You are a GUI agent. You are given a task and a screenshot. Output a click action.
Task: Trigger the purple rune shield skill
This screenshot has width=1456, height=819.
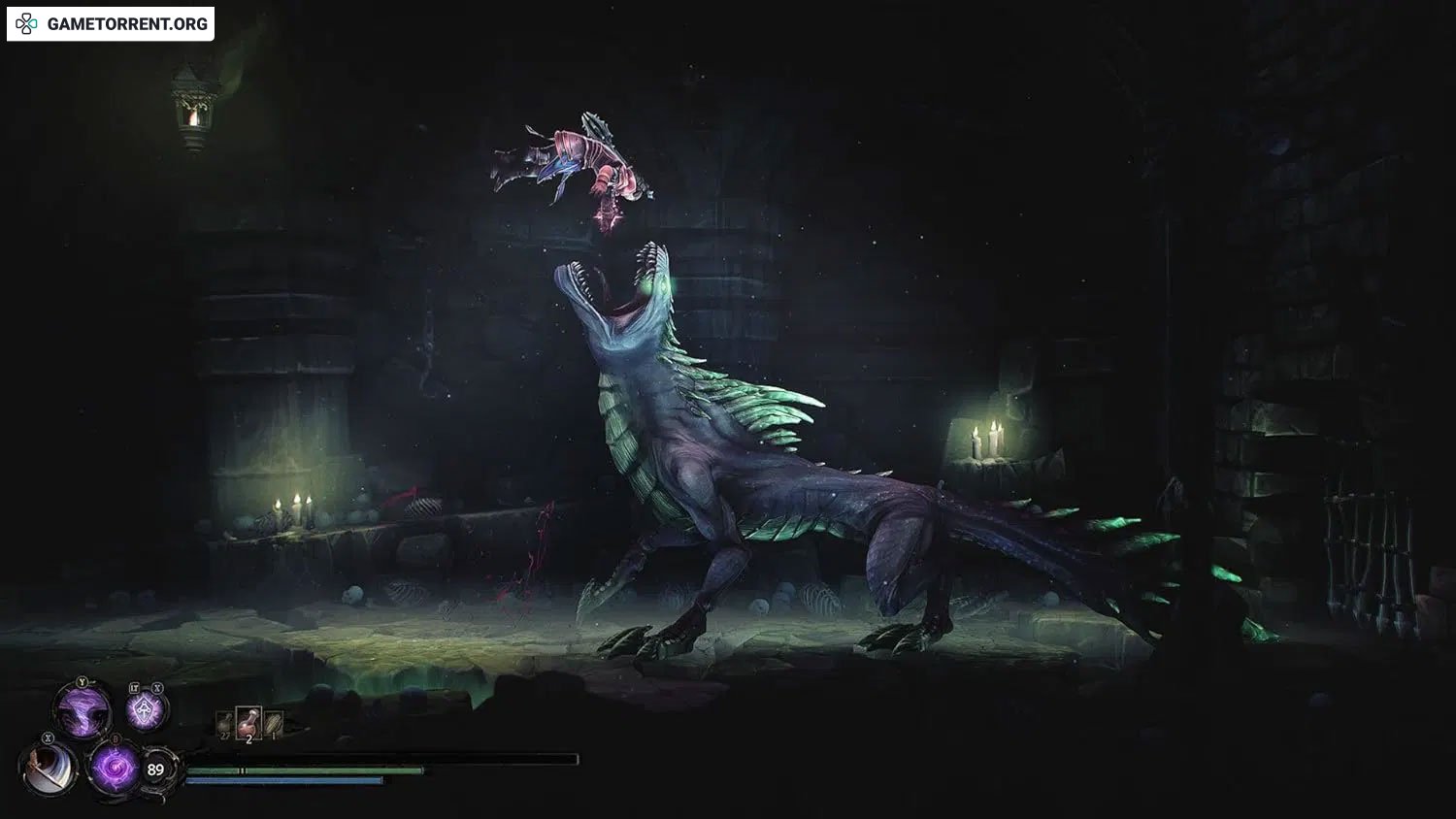[x=146, y=710]
